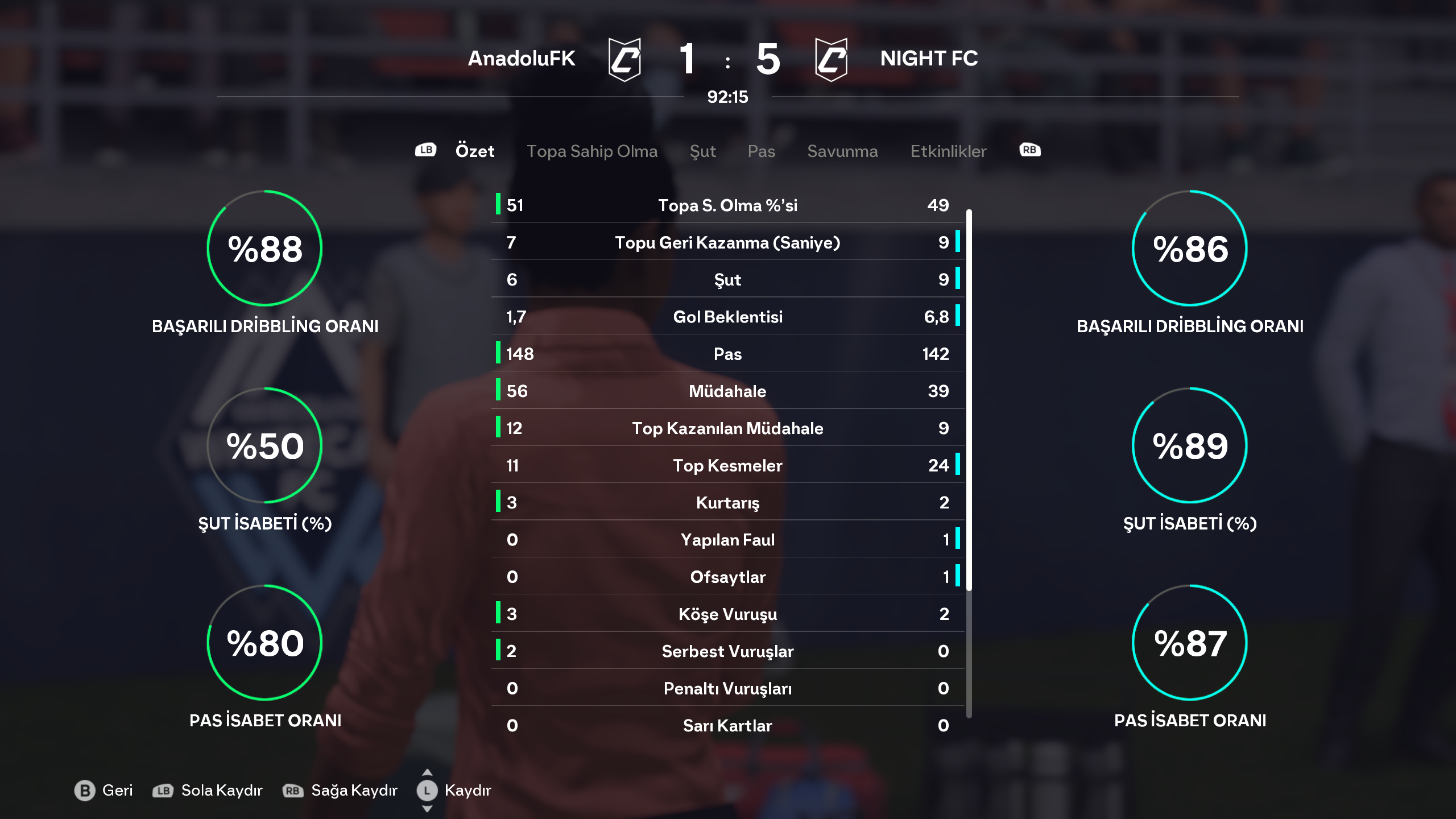Open the Şut statistics tab

(x=702, y=151)
